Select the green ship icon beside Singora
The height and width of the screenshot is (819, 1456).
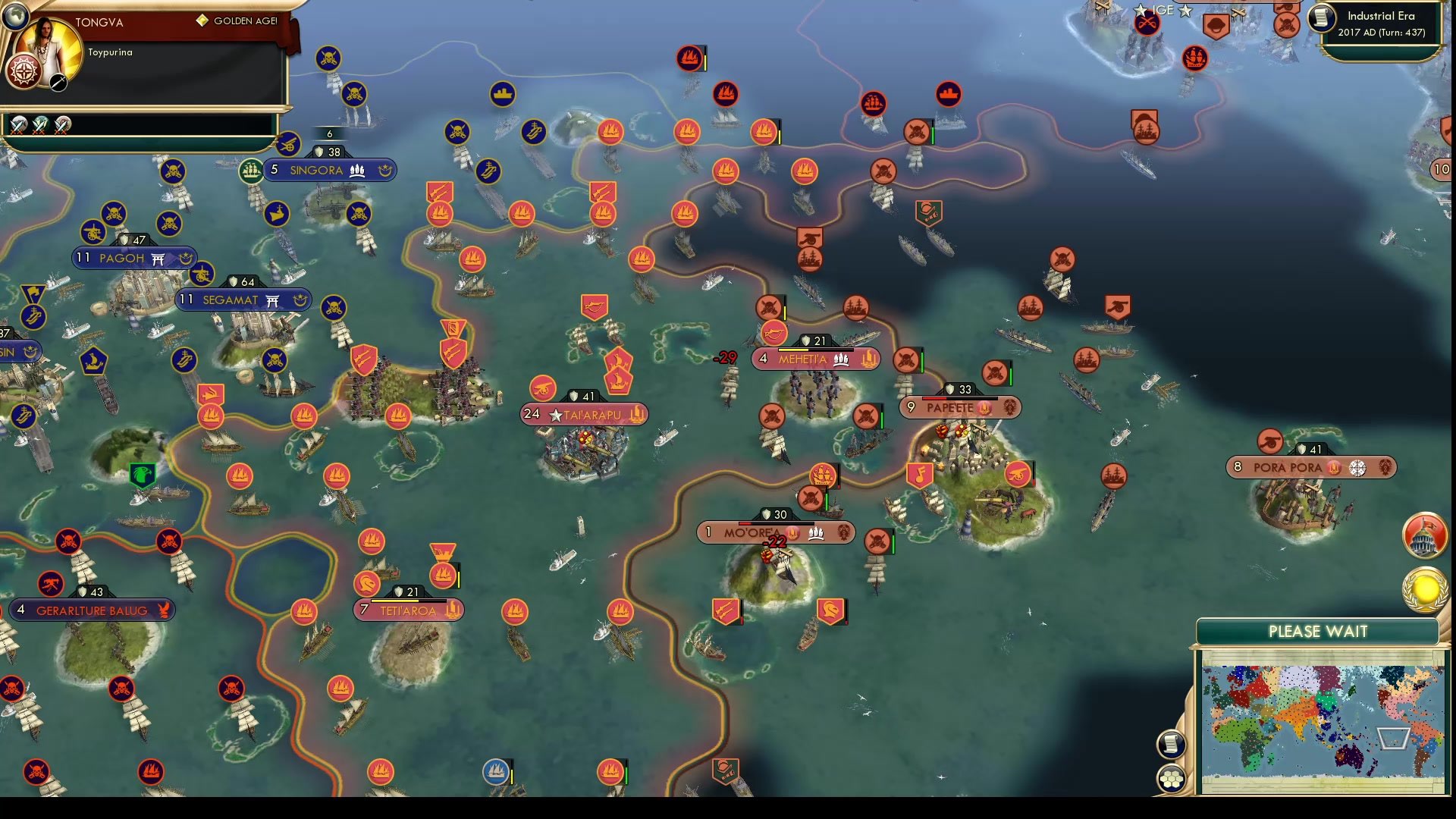click(x=250, y=170)
